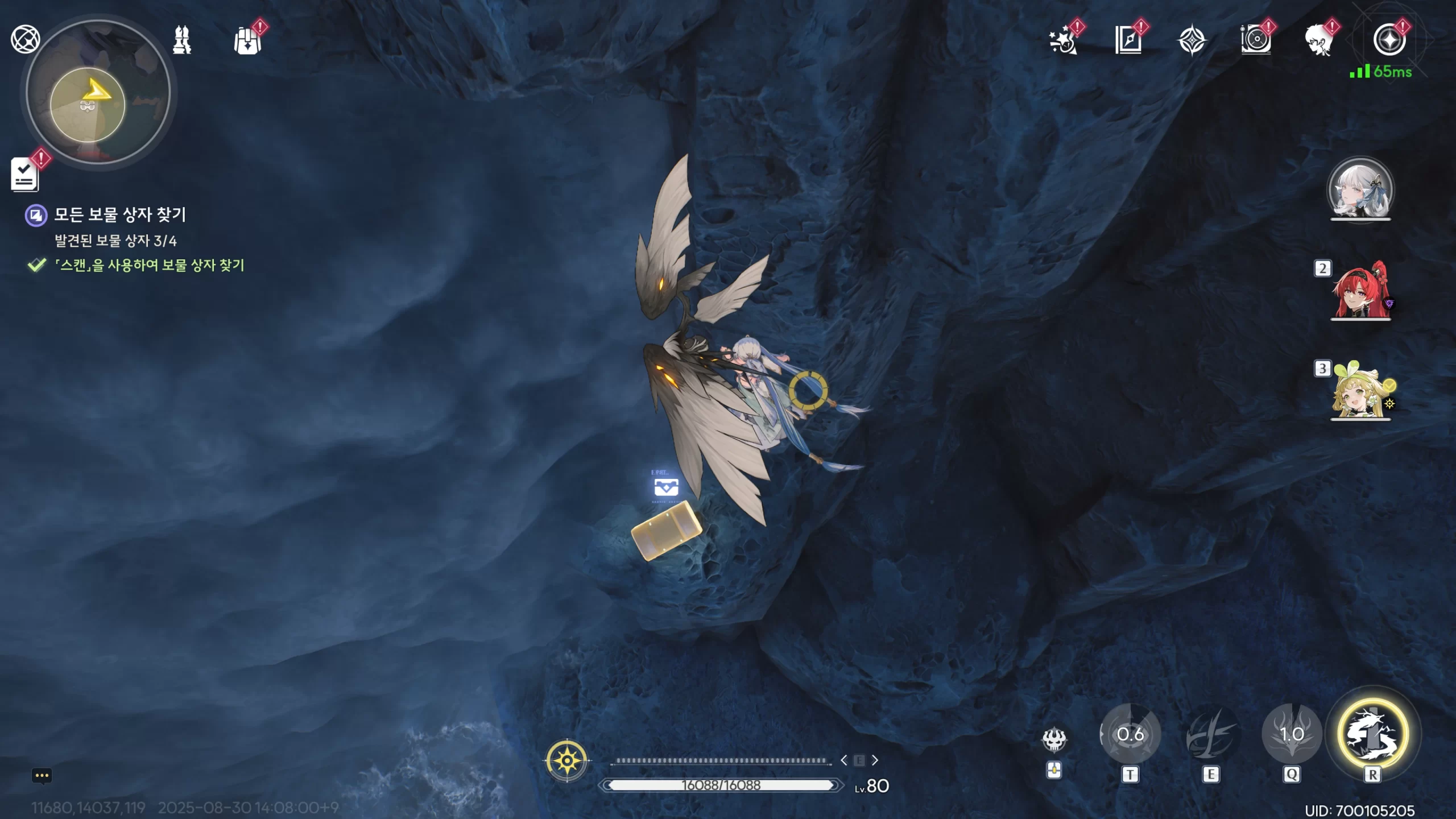Open the backpack inventory
1456x819 pixels.
point(247,41)
